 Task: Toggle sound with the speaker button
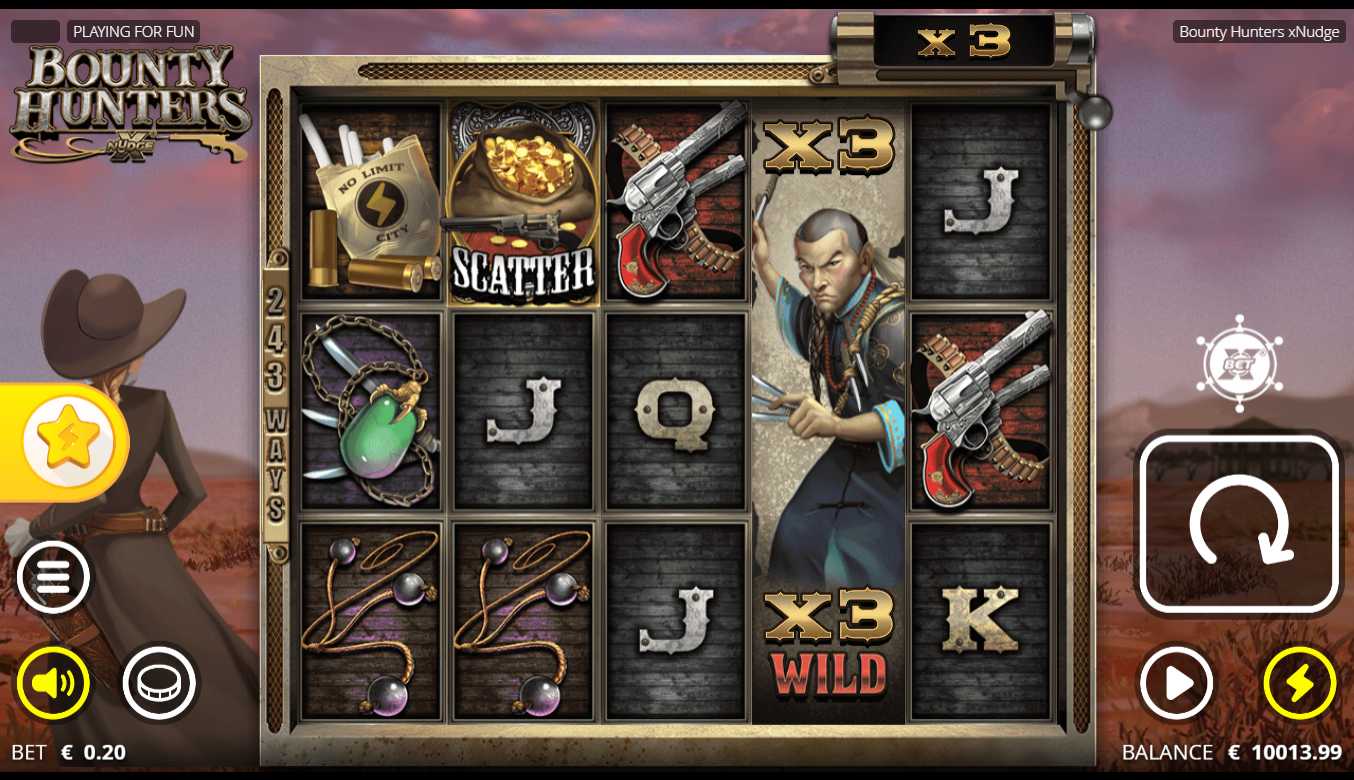[x=53, y=684]
